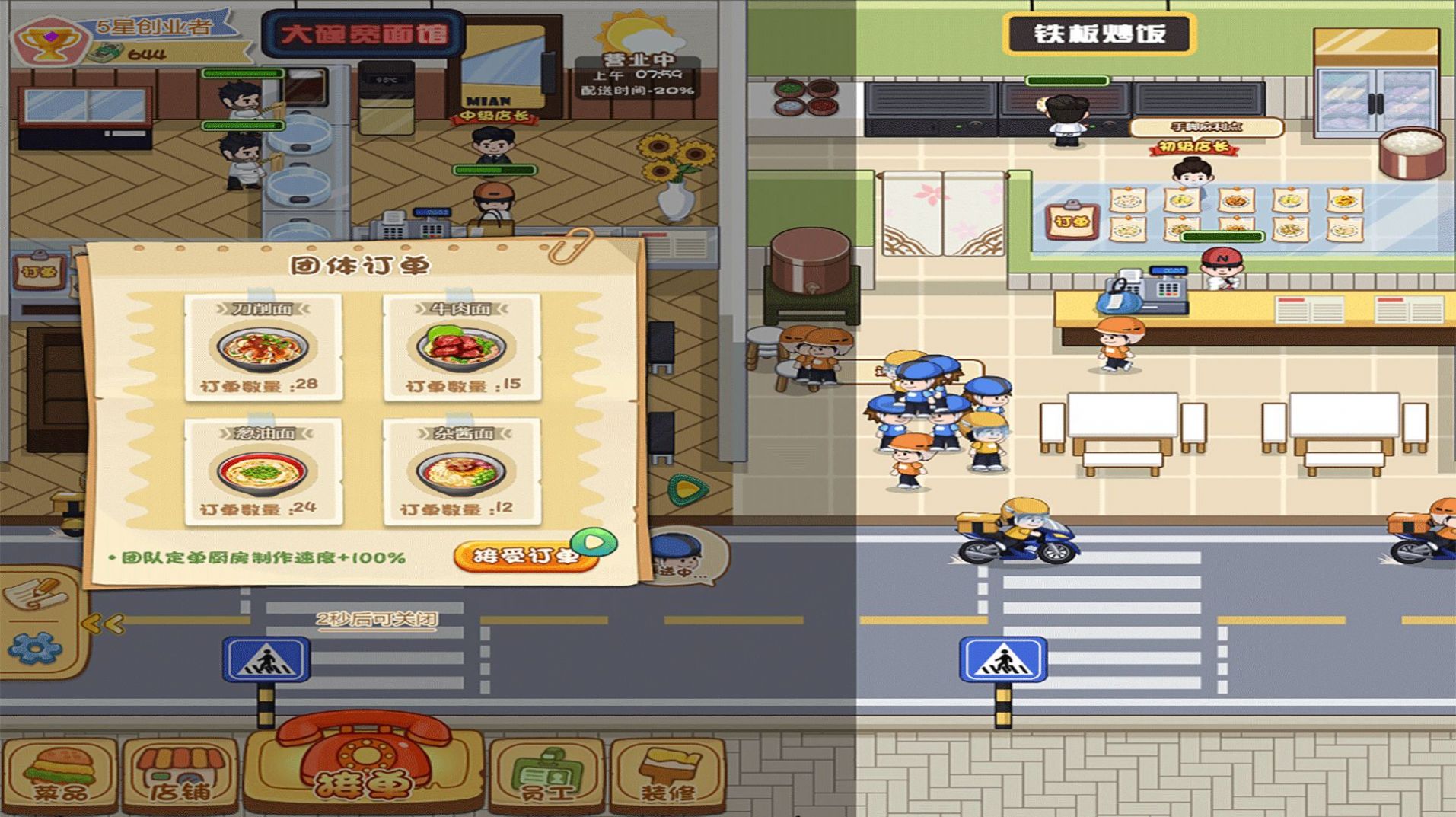The height and width of the screenshot is (817, 1456).
Task: Switch to the 铁板烧饭 shop sign
Action: coord(1104,32)
